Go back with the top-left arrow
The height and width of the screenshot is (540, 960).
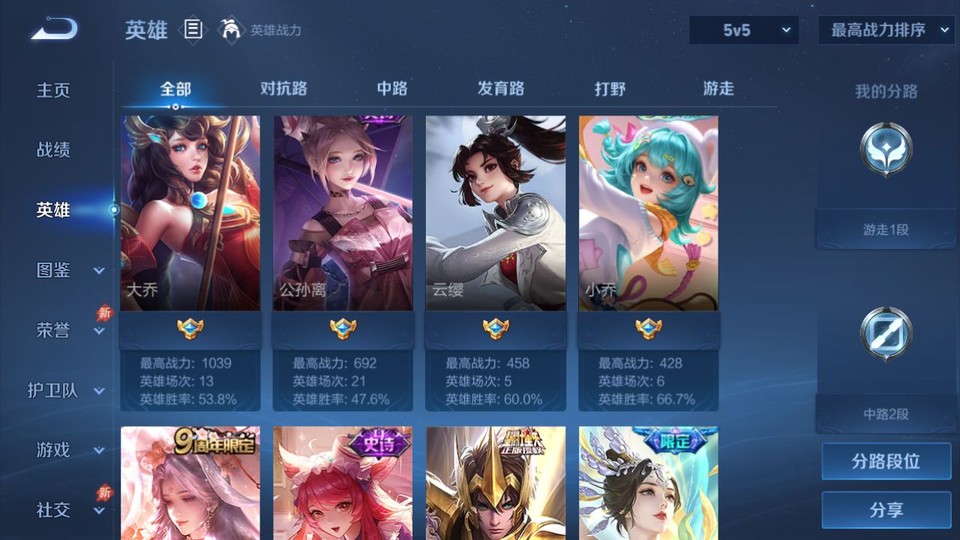tap(53, 29)
